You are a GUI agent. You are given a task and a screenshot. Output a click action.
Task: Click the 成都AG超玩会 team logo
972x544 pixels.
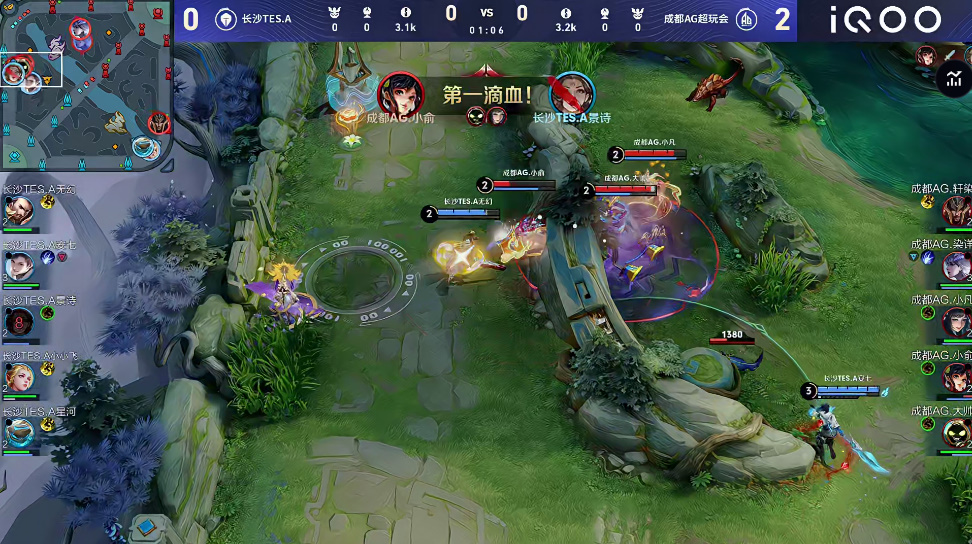746,19
